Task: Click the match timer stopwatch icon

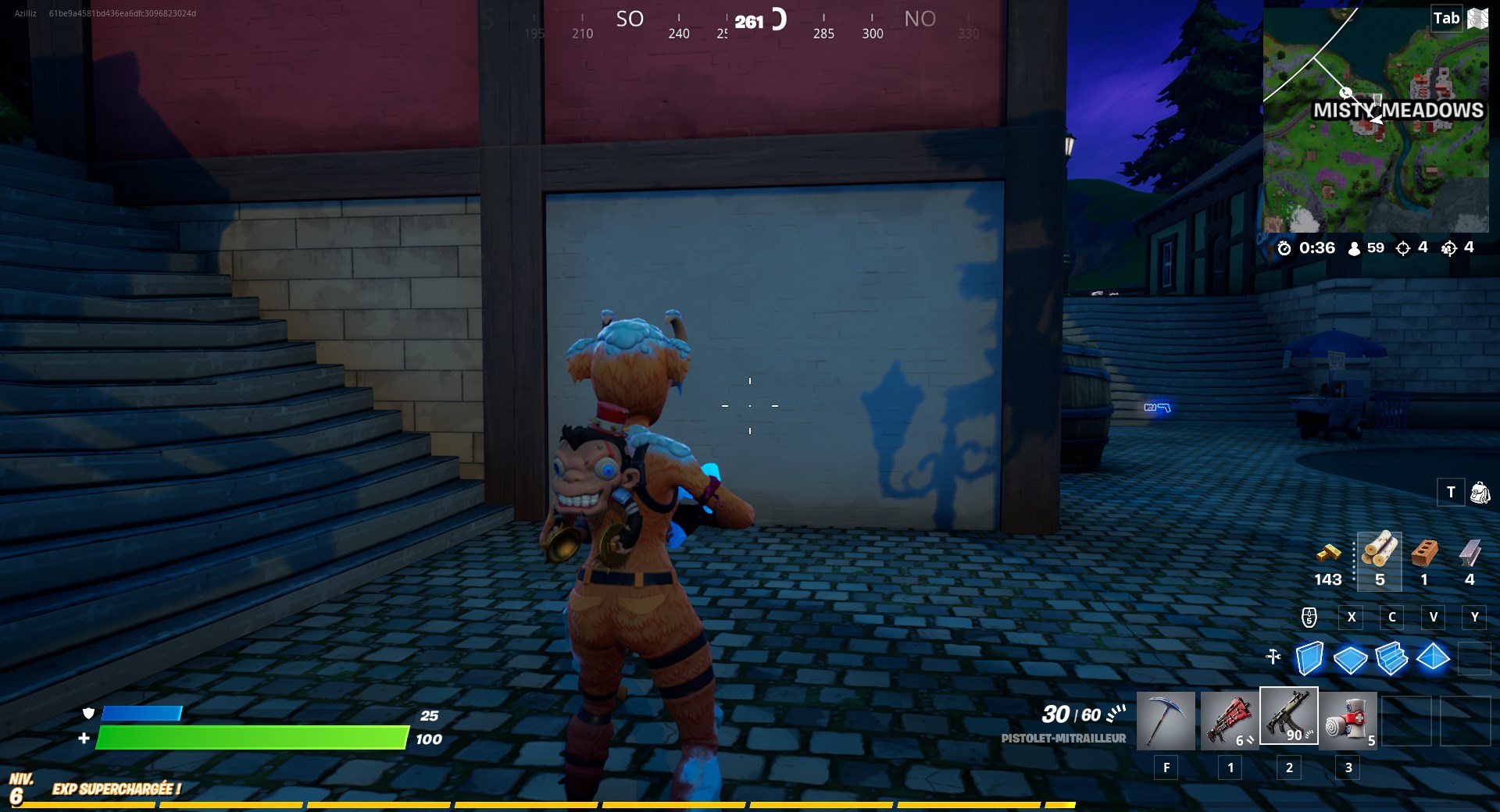Action: (x=1285, y=248)
